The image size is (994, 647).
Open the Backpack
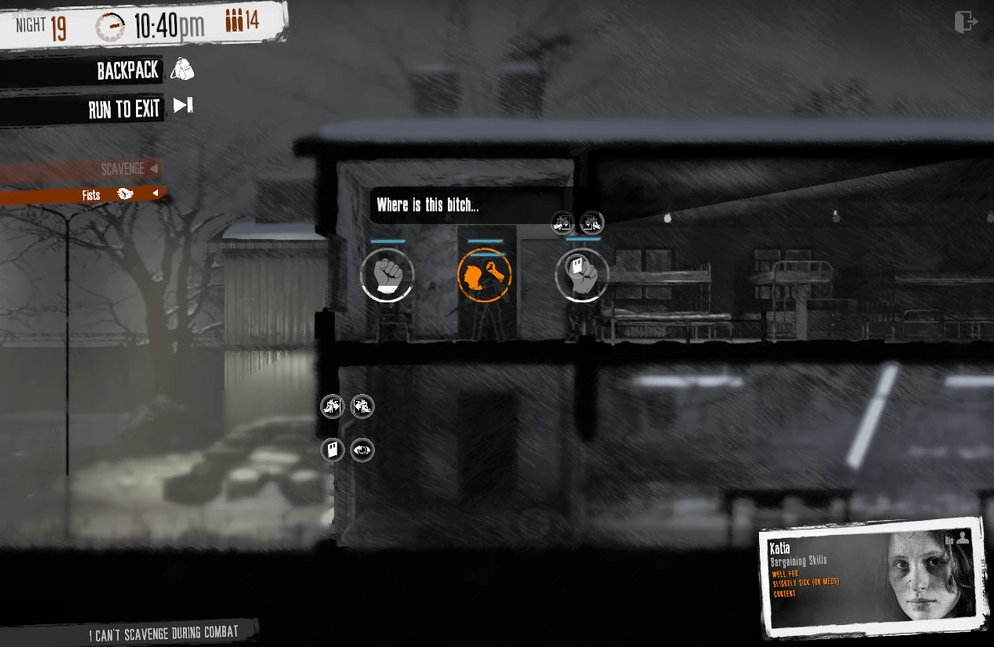tap(130, 70)
